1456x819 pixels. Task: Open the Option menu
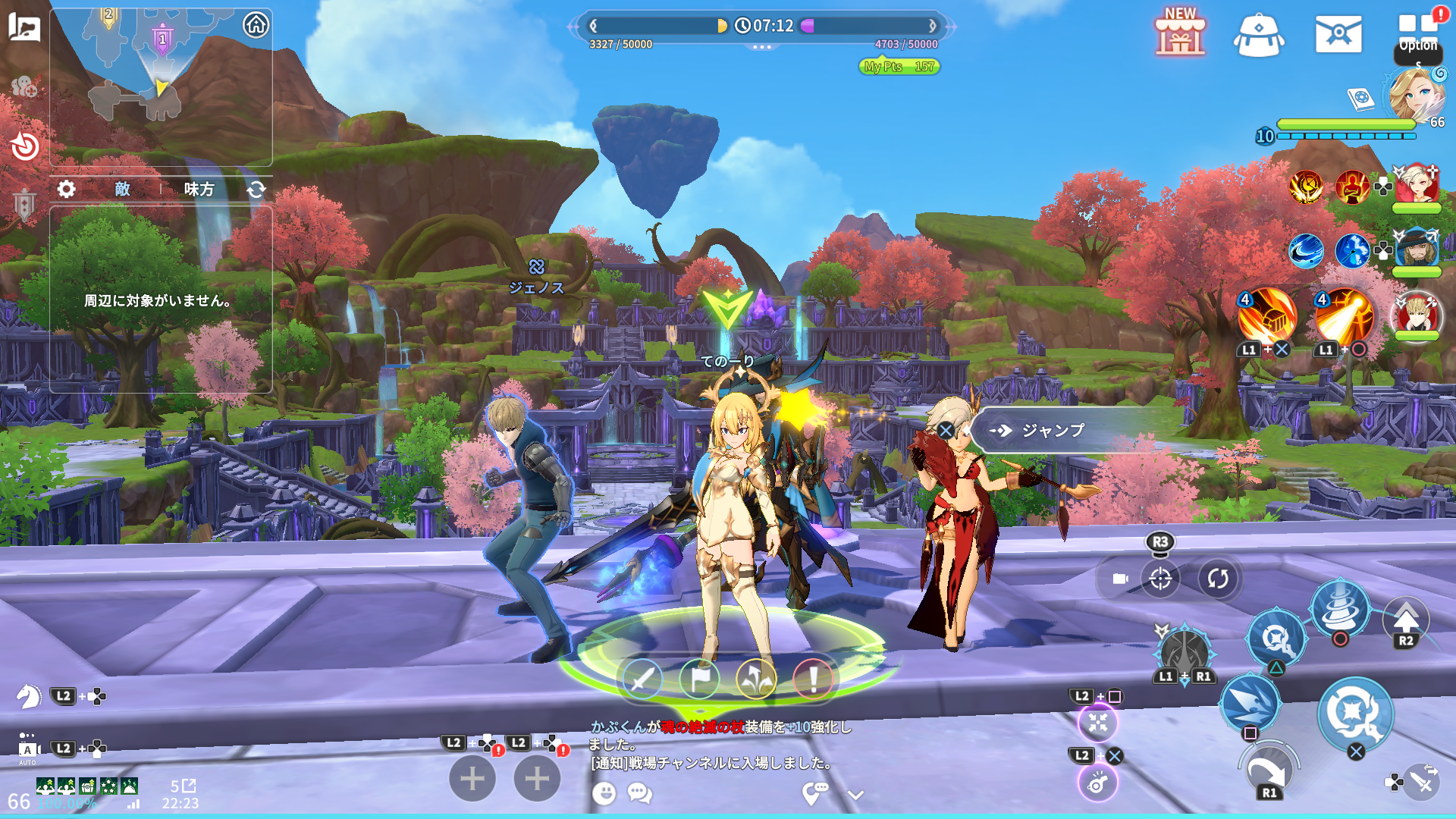coord(1418,35)
